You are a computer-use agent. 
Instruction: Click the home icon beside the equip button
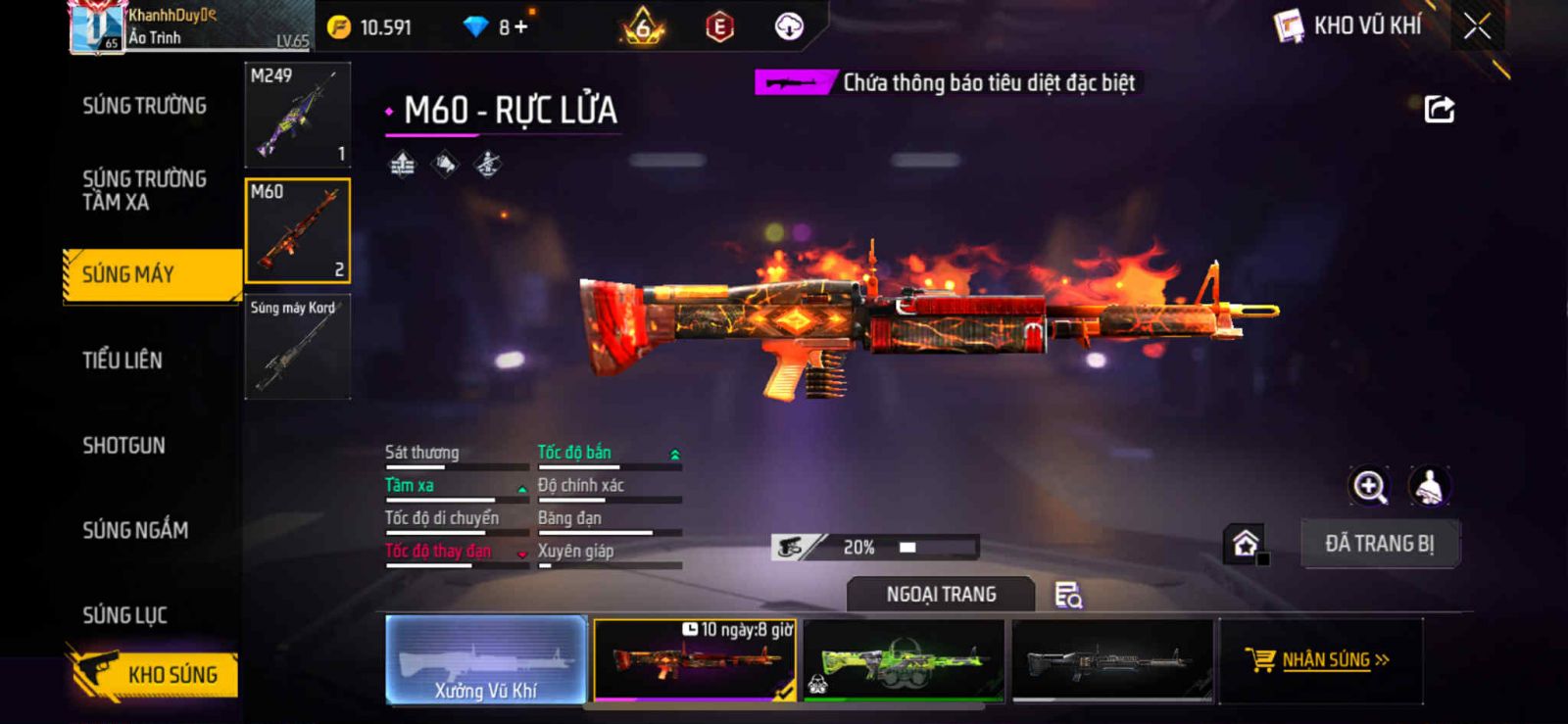(x=1246, y=544)
